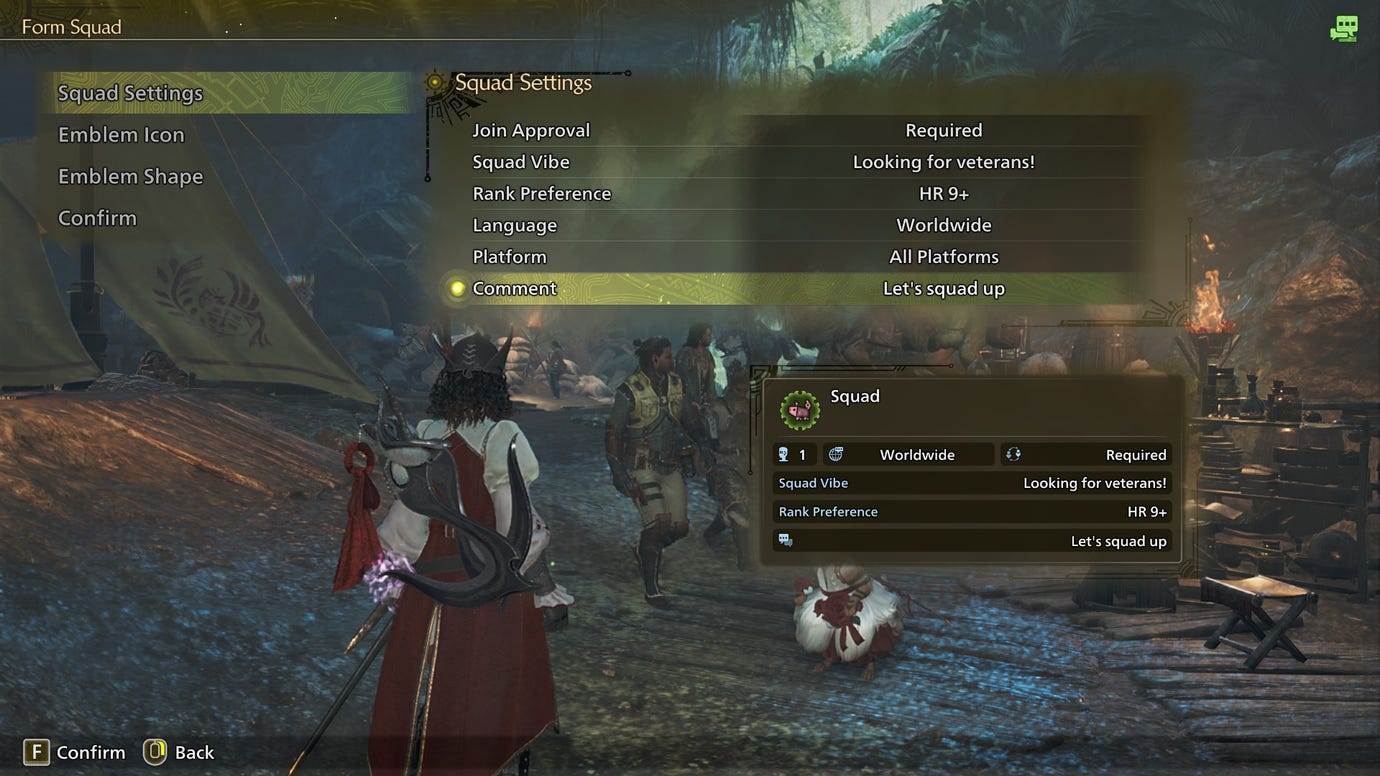Open the green chat log icon top right
Screen dimensions: 1380x776
(x=1344, y=29)
